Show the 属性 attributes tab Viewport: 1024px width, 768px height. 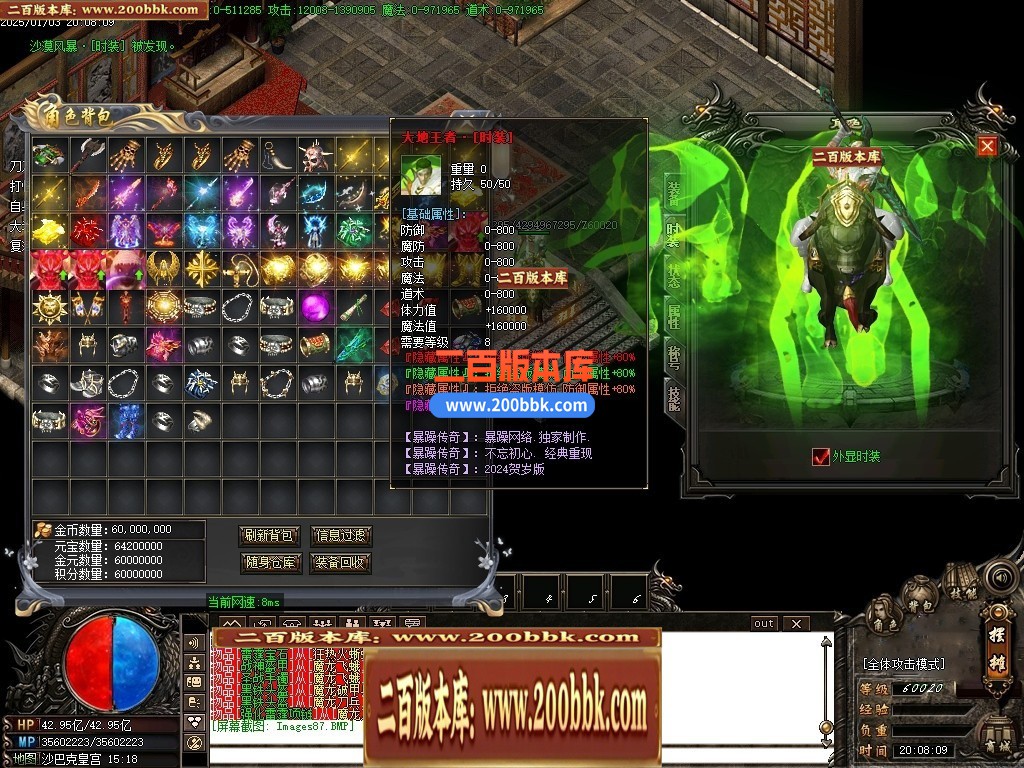pos(674,317)
